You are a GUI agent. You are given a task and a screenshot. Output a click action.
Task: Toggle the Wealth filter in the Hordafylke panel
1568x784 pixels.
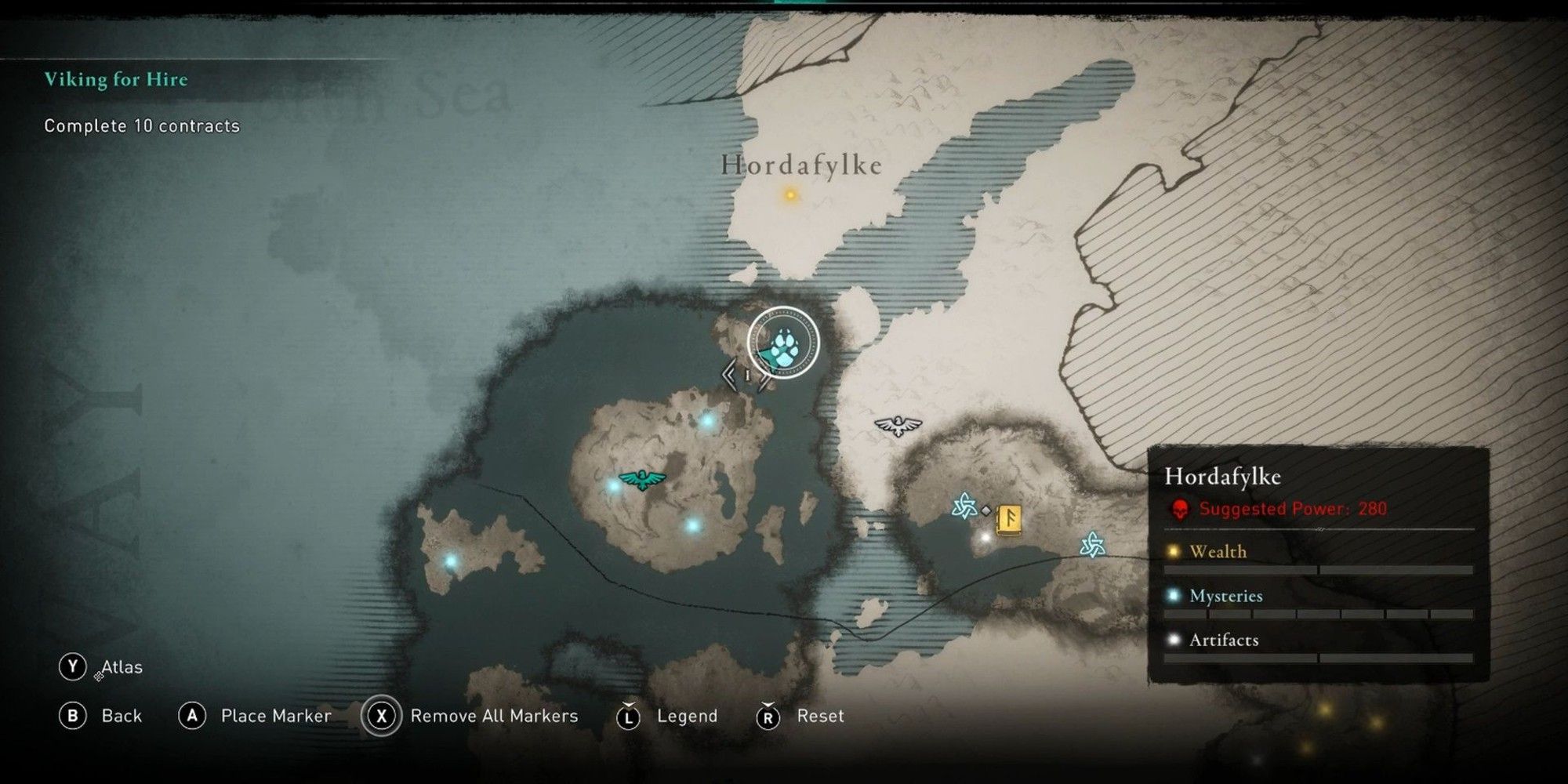(x=1217, y=552)
